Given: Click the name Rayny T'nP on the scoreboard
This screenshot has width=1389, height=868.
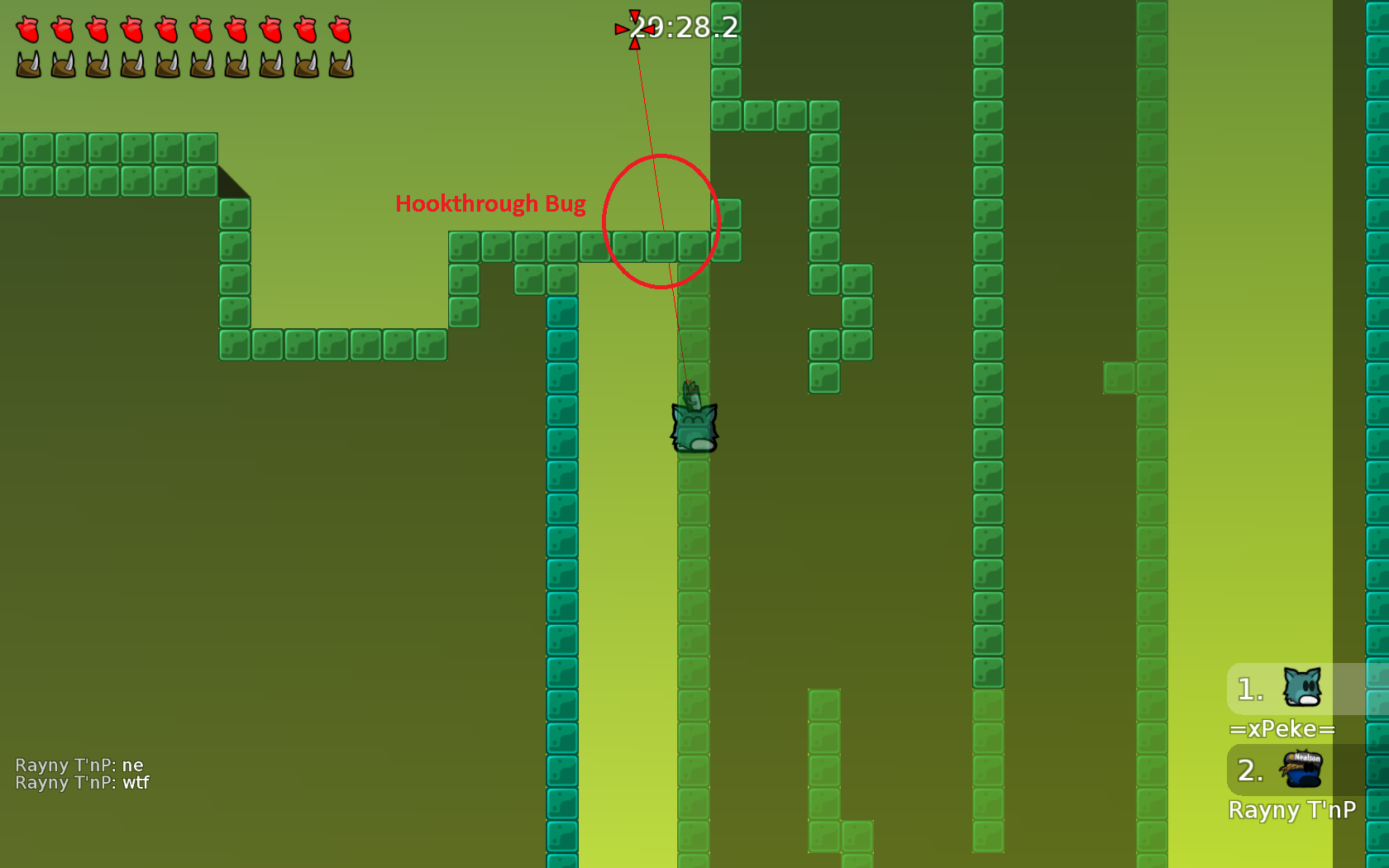Looking at the screenshot, I should pos(1293,810).
